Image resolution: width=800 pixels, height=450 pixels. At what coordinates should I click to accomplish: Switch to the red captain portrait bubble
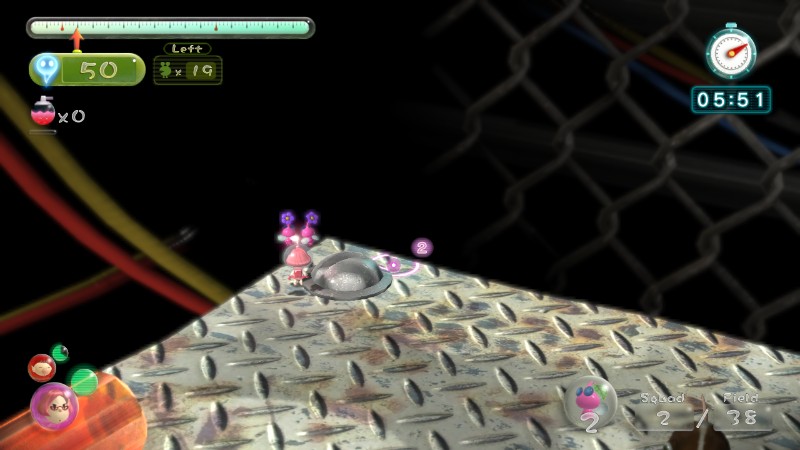pyautogui.click(x=41, y=368)
